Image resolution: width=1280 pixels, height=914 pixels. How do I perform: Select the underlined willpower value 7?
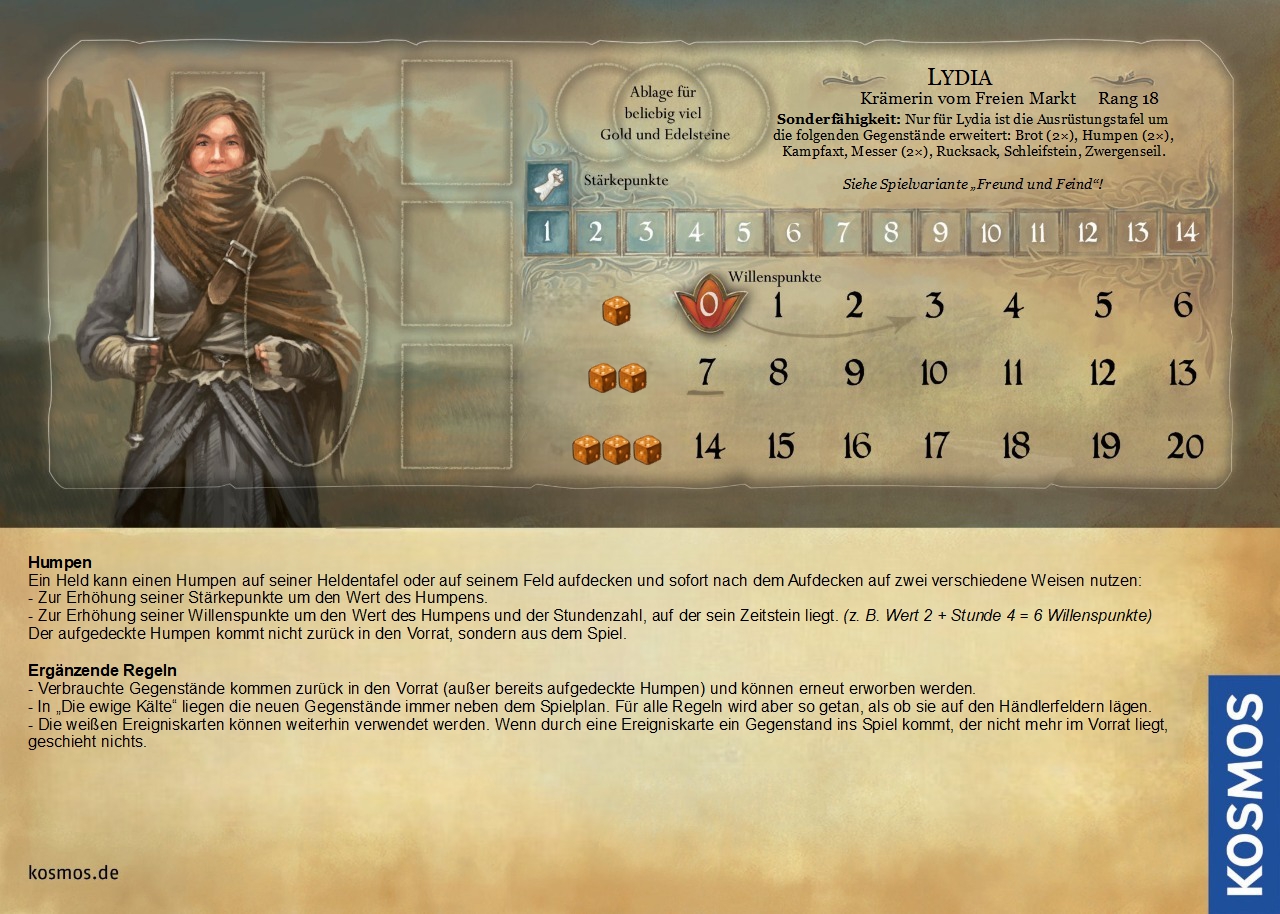[x=707, y=373]
